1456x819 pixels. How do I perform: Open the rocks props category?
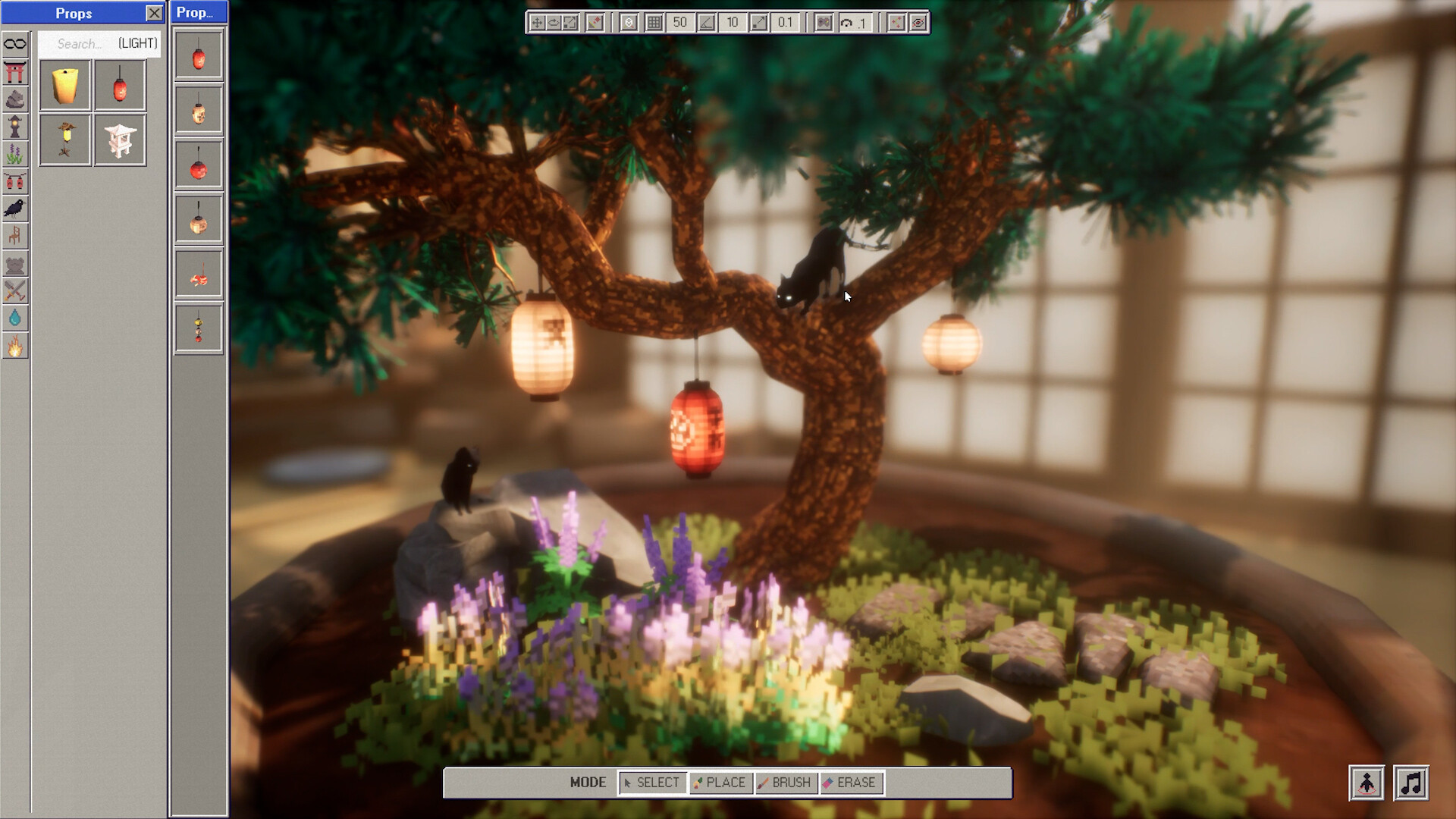tap(15, 99)
